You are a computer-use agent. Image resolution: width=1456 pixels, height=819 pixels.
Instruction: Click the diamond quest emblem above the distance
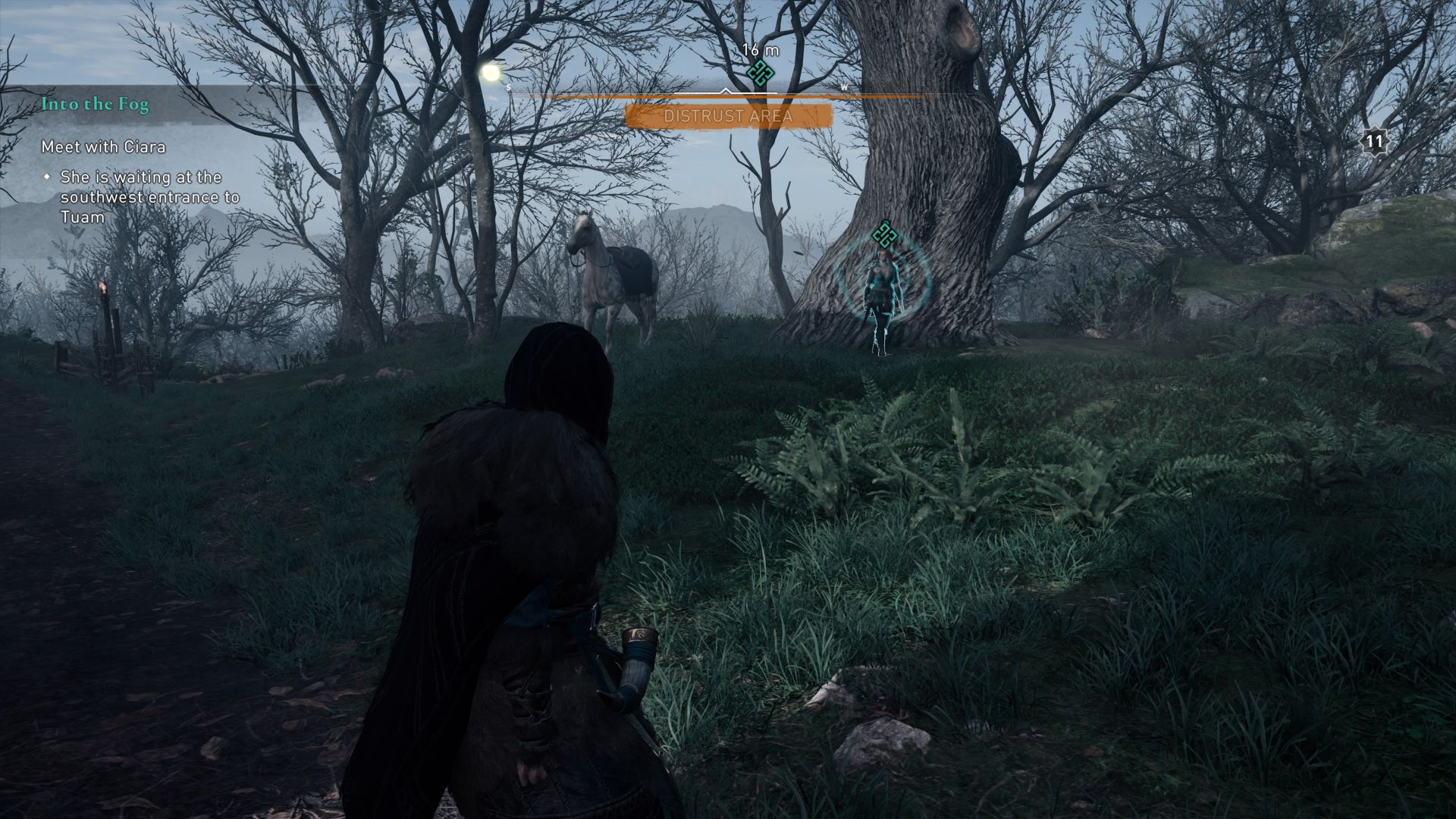click(x=761, y=72)
